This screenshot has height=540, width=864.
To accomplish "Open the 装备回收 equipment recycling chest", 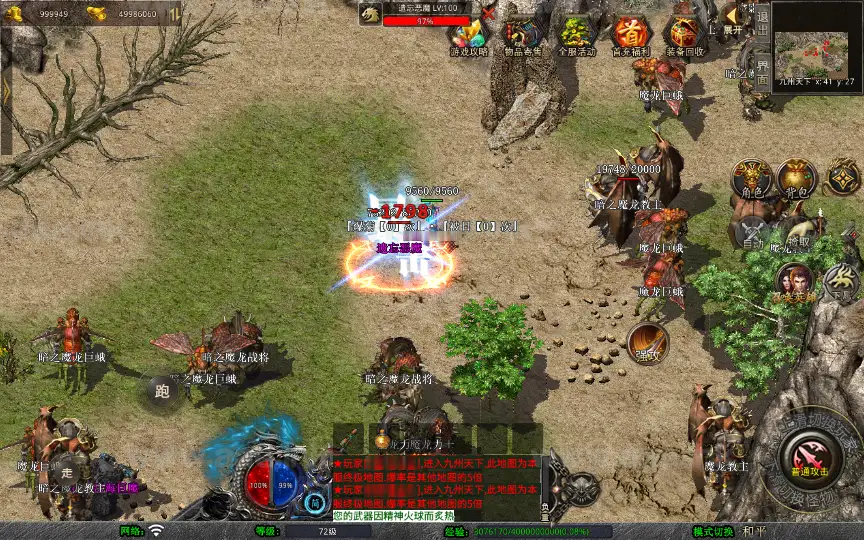I will tap(684, 34).
